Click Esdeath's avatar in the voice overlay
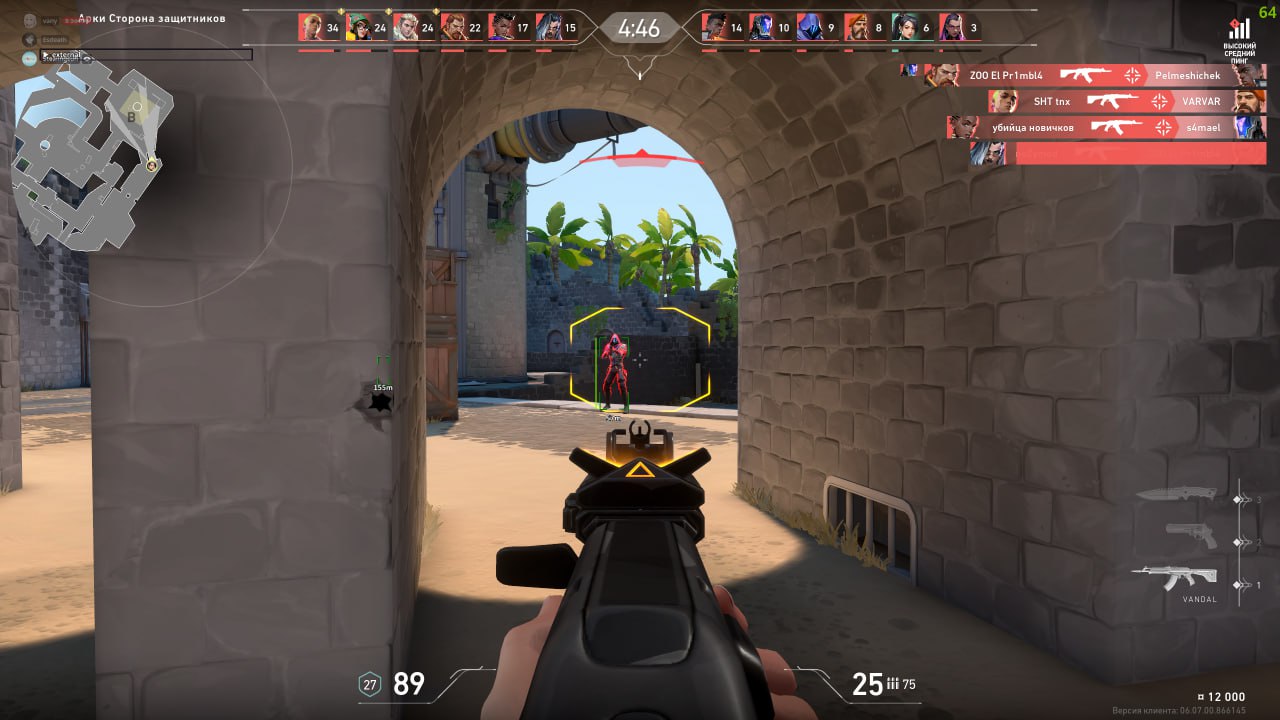The image size is (1280, 720). click(x=30, y=39)
